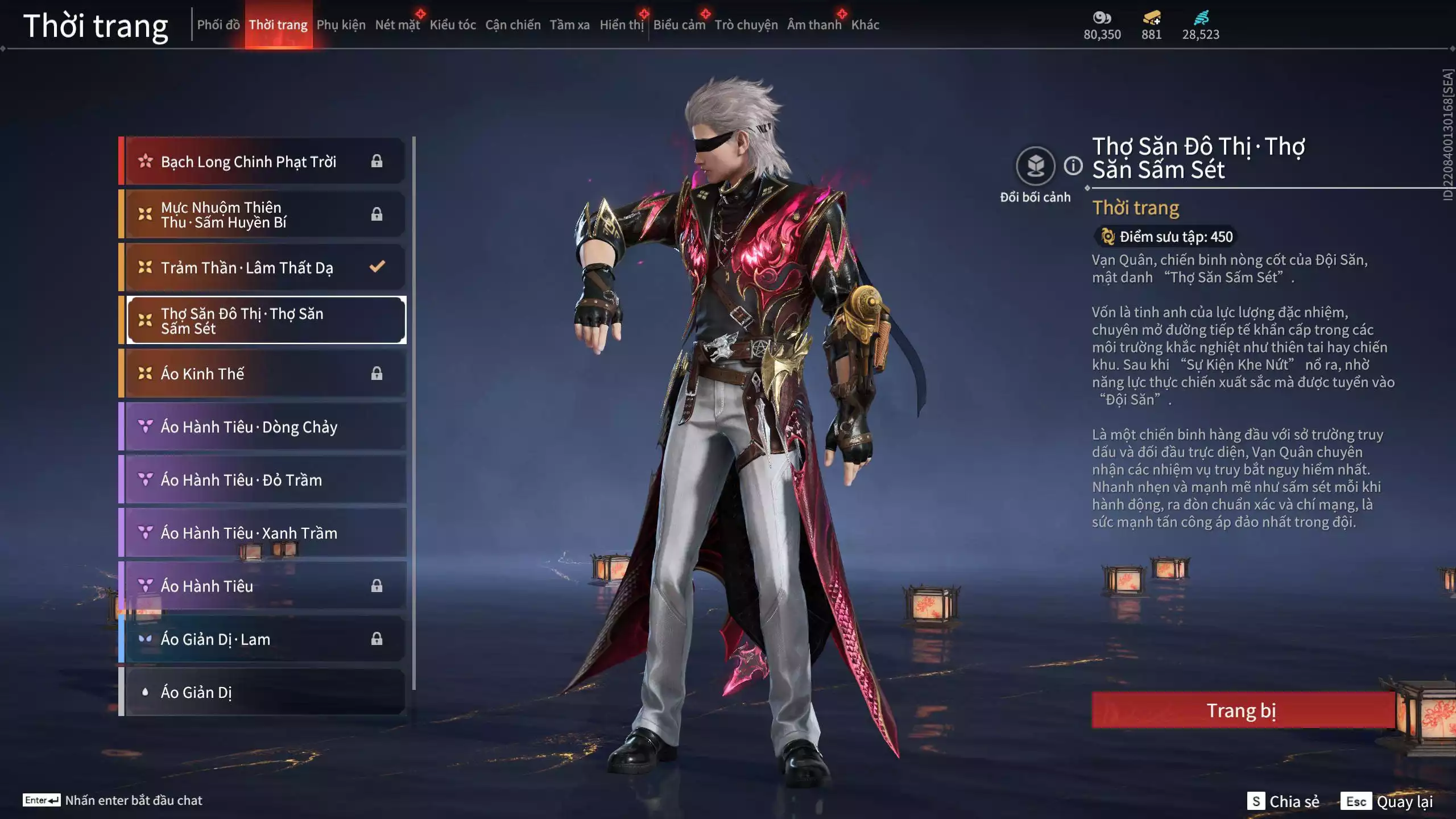Go to the Cận chiến tab
Viewport: 1456px width, 819px height.
click(512, 25)
